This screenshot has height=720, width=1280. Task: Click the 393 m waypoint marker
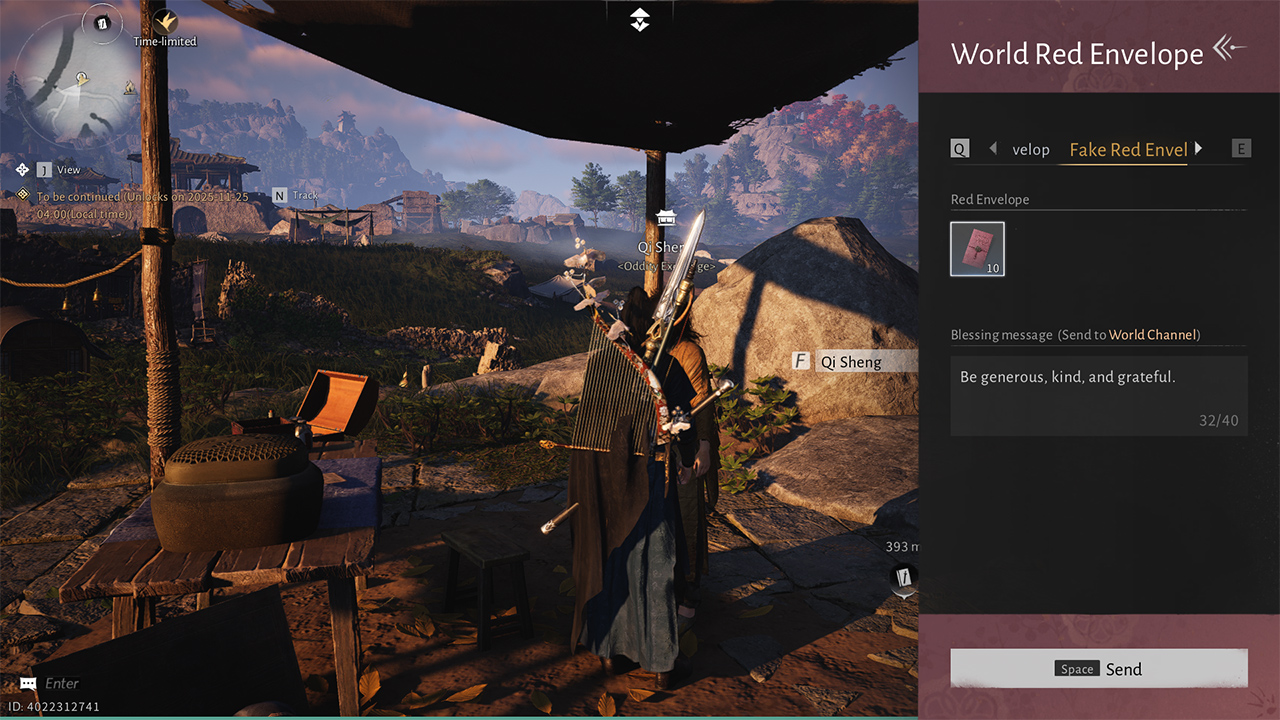(904, 577)
